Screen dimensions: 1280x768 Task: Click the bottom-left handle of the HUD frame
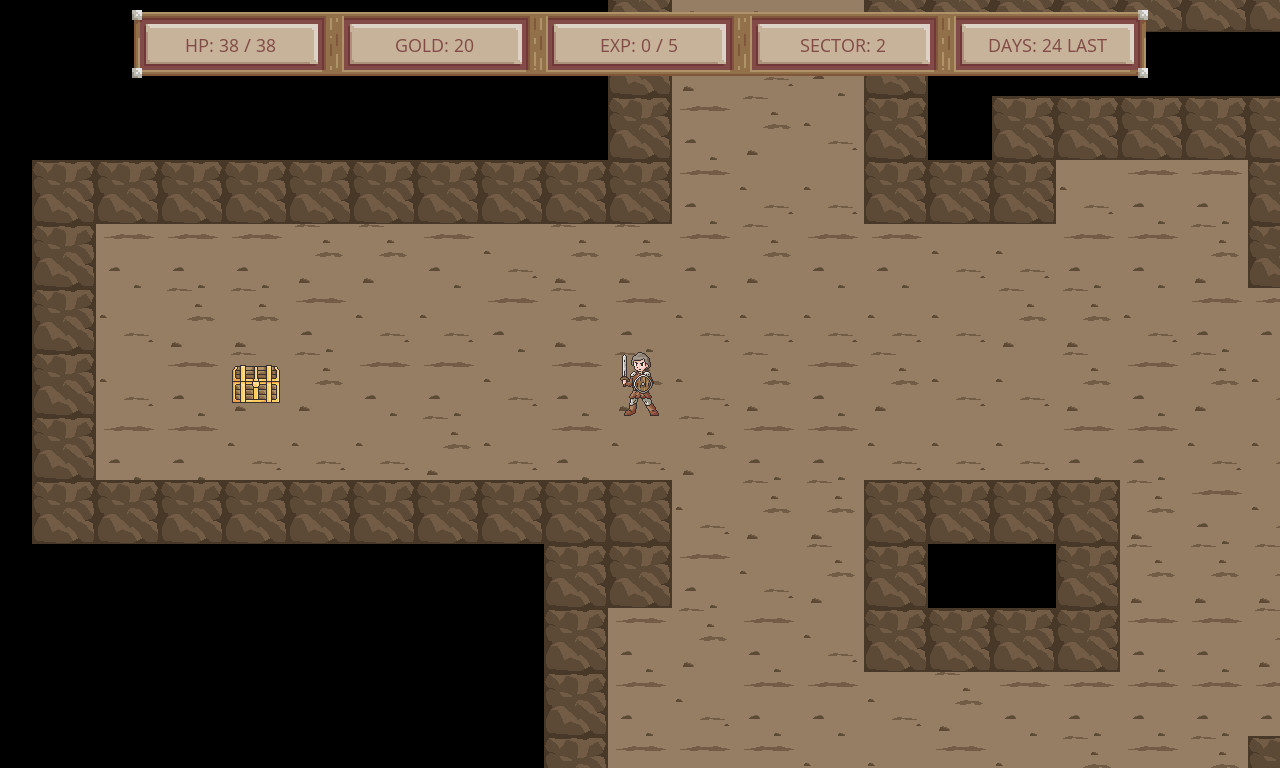click(136, 73)
